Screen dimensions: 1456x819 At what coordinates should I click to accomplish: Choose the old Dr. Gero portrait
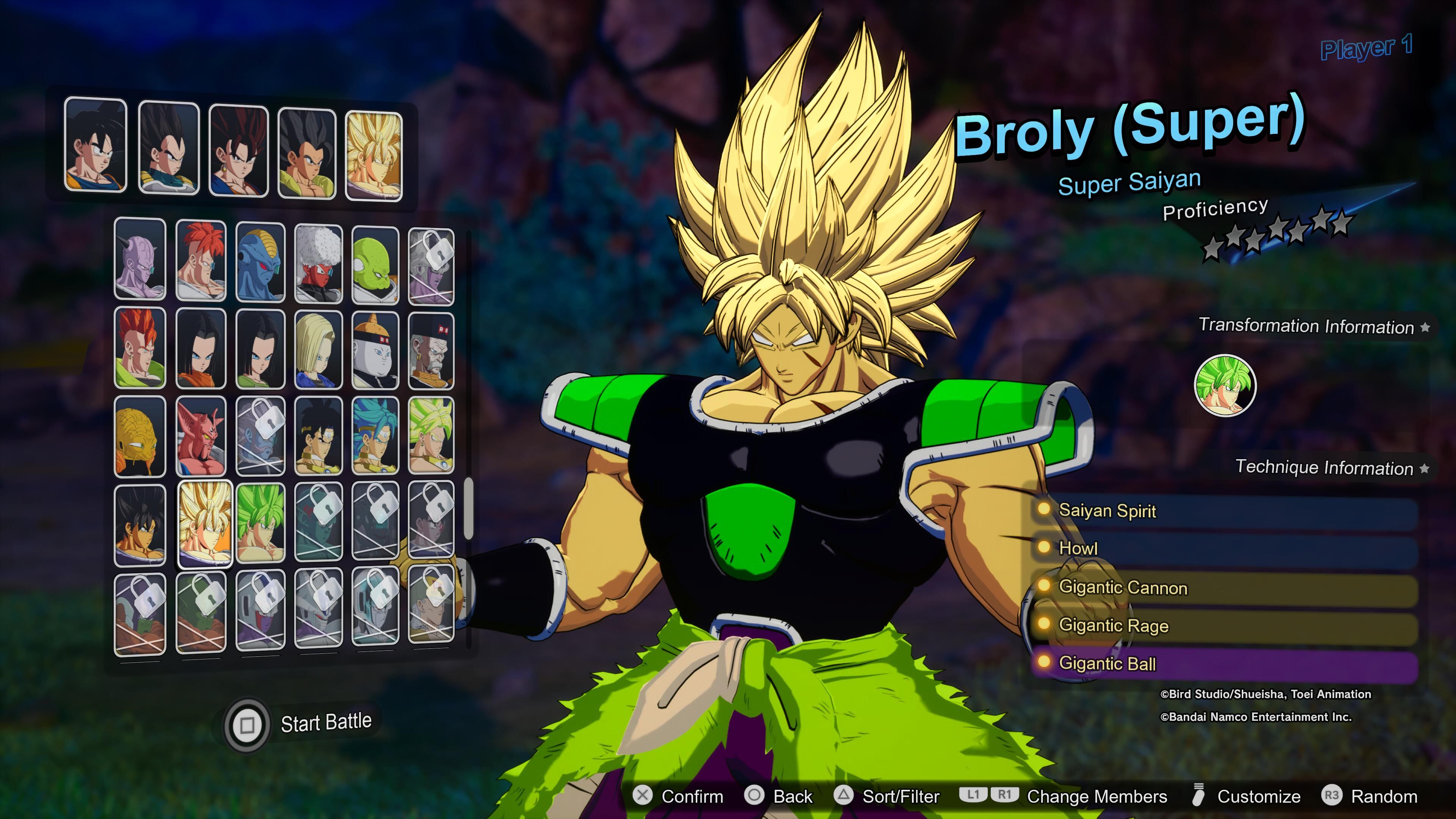coord(431,350)
